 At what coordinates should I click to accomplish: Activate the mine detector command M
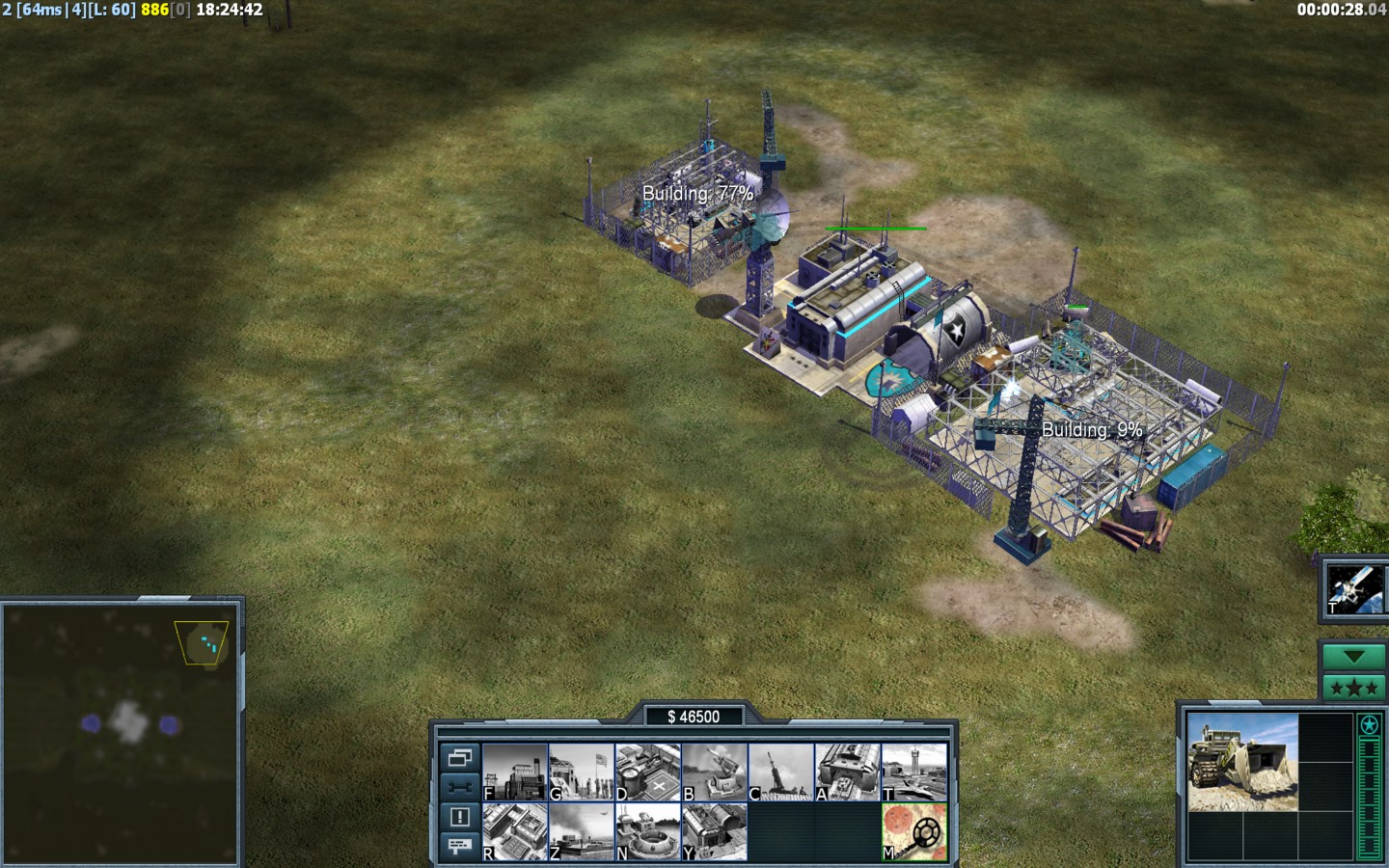(x=914, y=831)
